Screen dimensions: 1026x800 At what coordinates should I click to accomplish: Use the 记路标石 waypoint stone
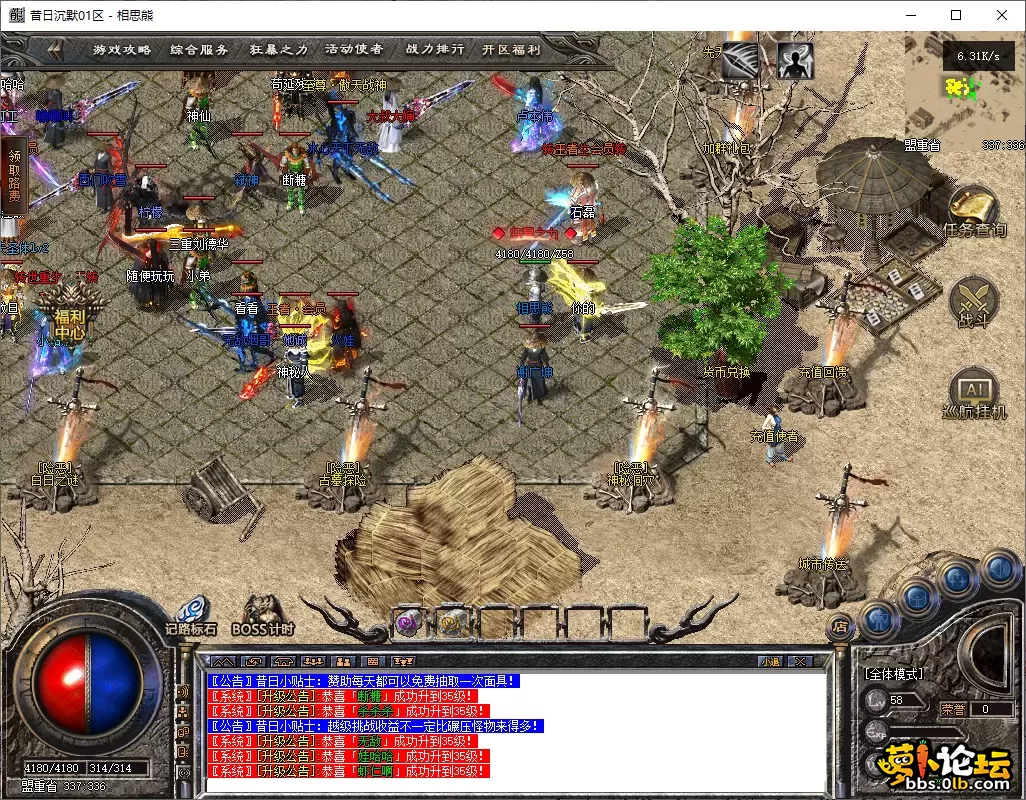click(192, 614)
